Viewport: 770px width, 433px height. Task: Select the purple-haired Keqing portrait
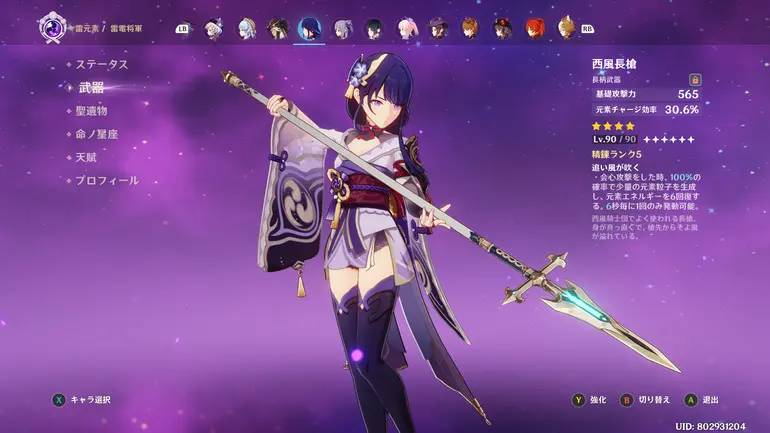[342, 28]
